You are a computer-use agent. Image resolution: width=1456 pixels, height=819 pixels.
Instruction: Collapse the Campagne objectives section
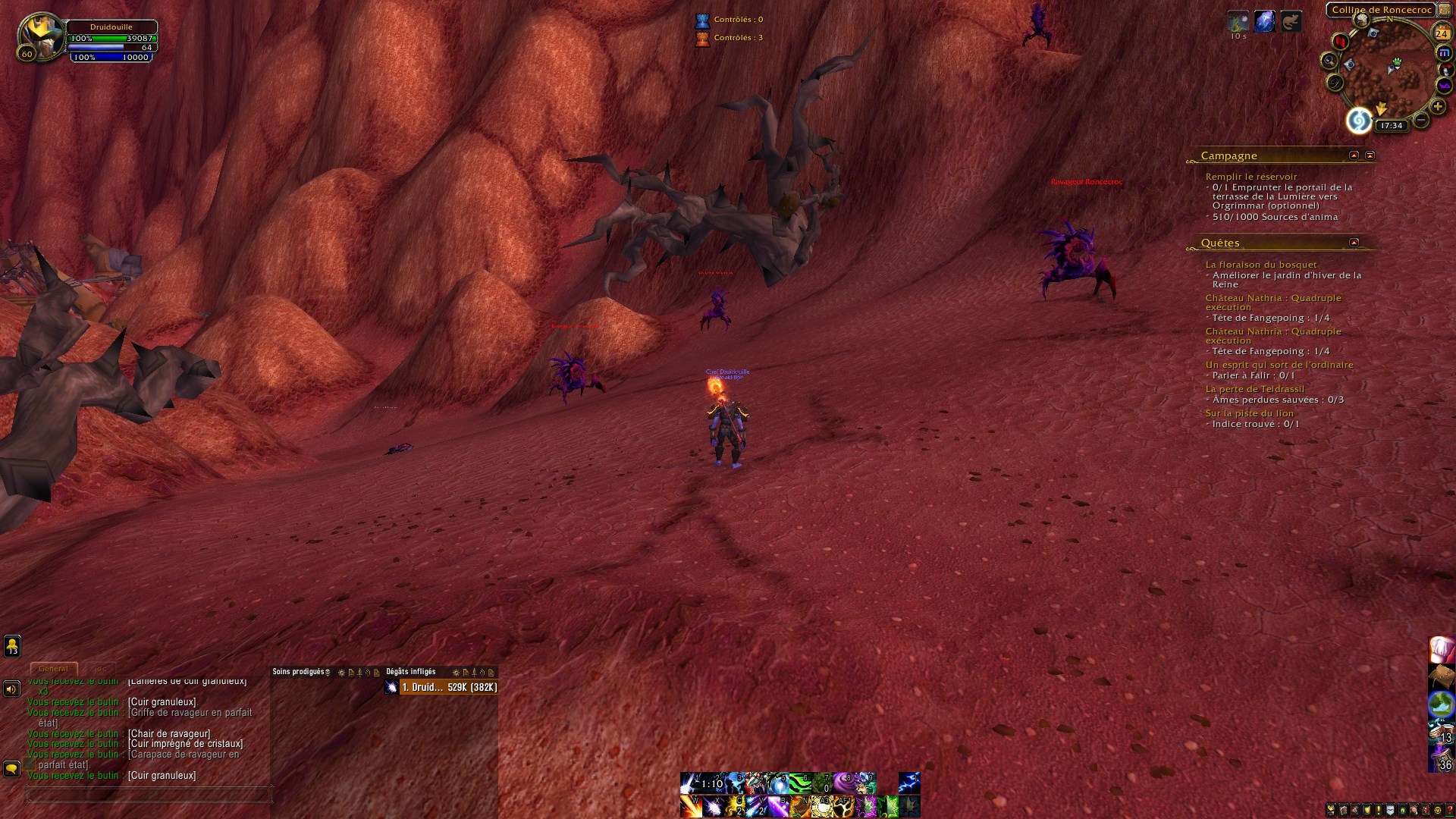click(x=1354, y=155)
